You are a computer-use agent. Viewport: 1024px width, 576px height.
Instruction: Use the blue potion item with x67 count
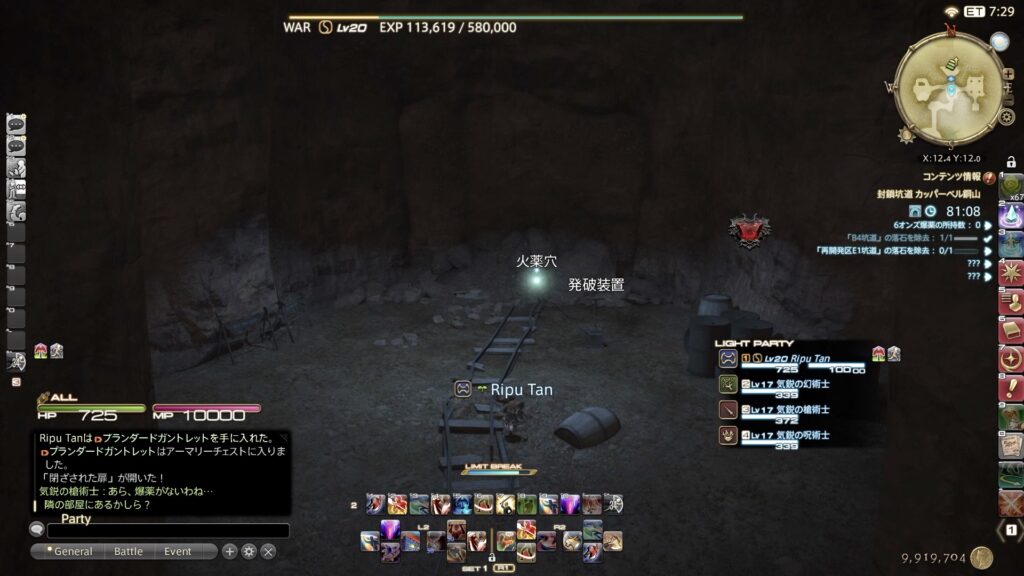pos(1011,216)
